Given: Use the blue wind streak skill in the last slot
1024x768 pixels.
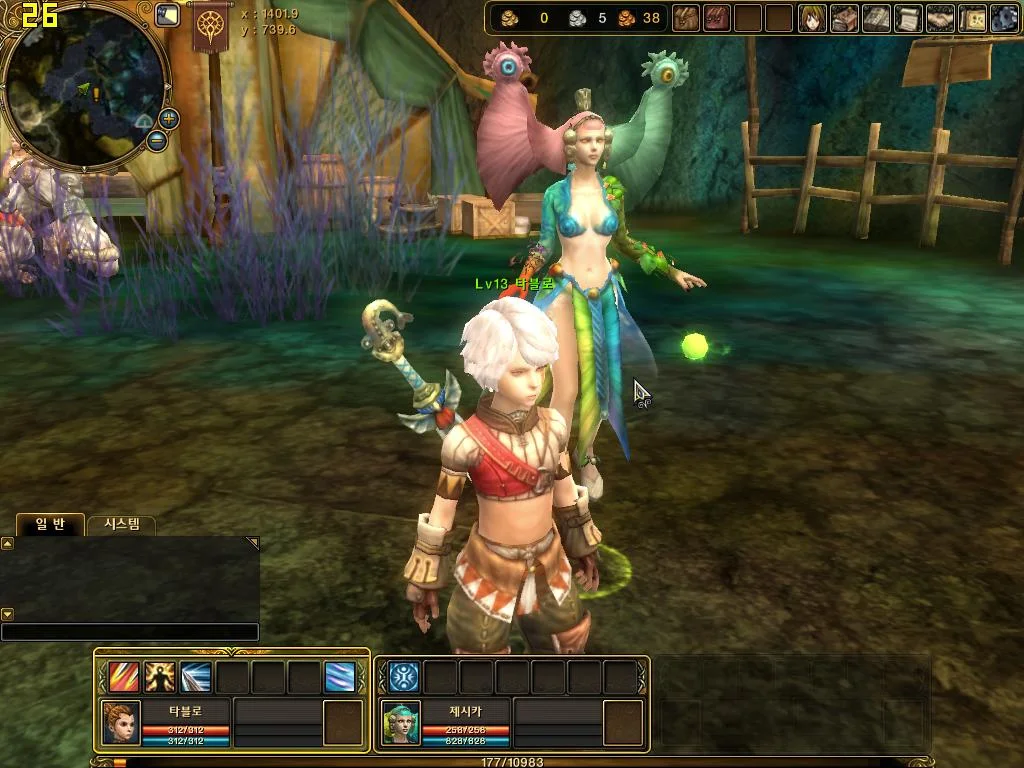Looking at the screenshot, I should [x=339, y=677].
